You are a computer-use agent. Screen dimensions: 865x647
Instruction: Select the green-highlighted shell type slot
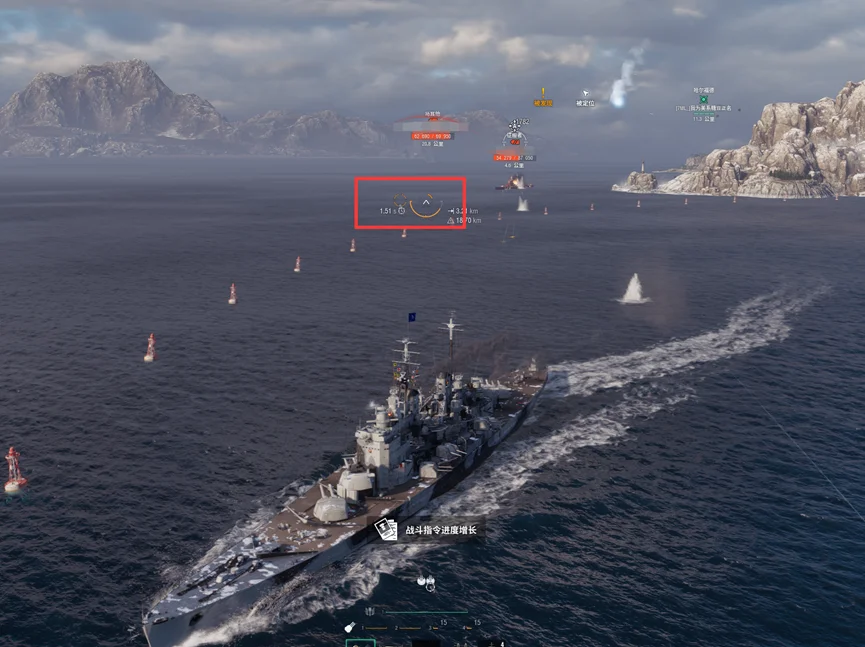[360, 642]
